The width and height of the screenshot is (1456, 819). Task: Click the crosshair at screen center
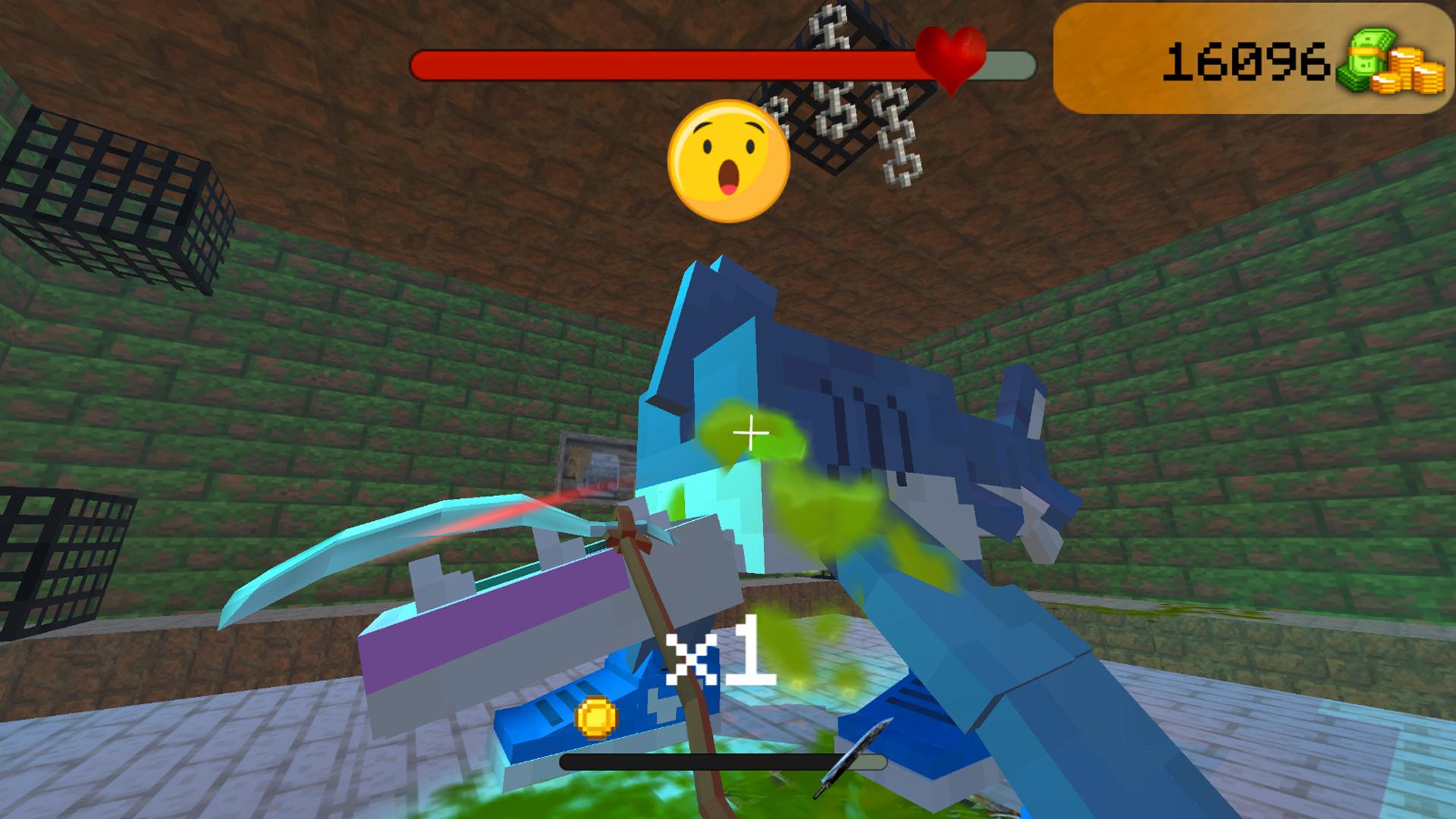749,432
